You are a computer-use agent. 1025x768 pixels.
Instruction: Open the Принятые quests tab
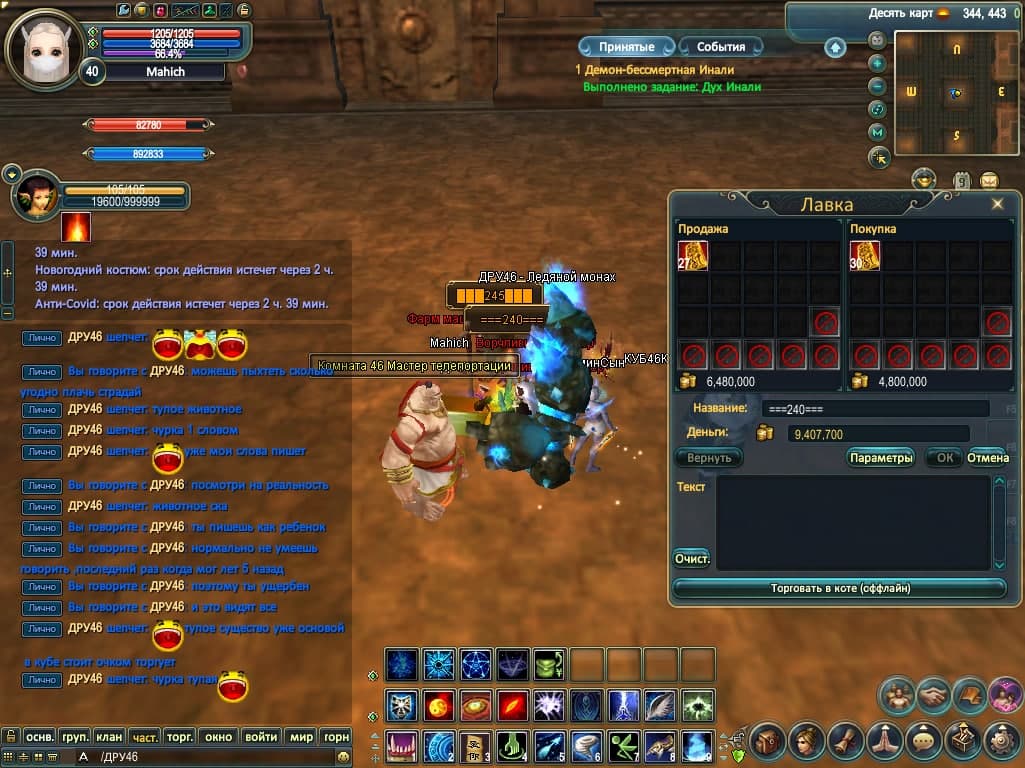(626, 47)
